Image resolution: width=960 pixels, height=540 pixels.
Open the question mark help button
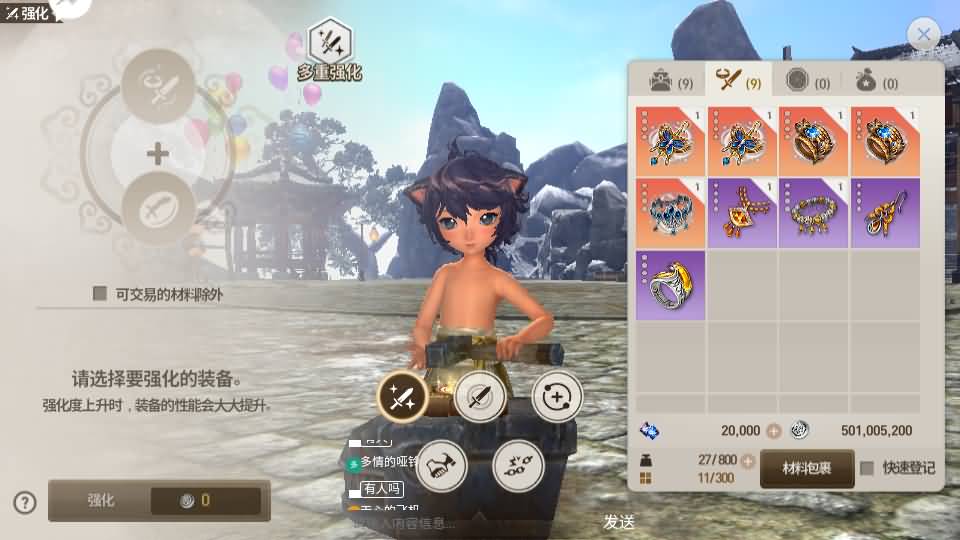tap(25, 502)
